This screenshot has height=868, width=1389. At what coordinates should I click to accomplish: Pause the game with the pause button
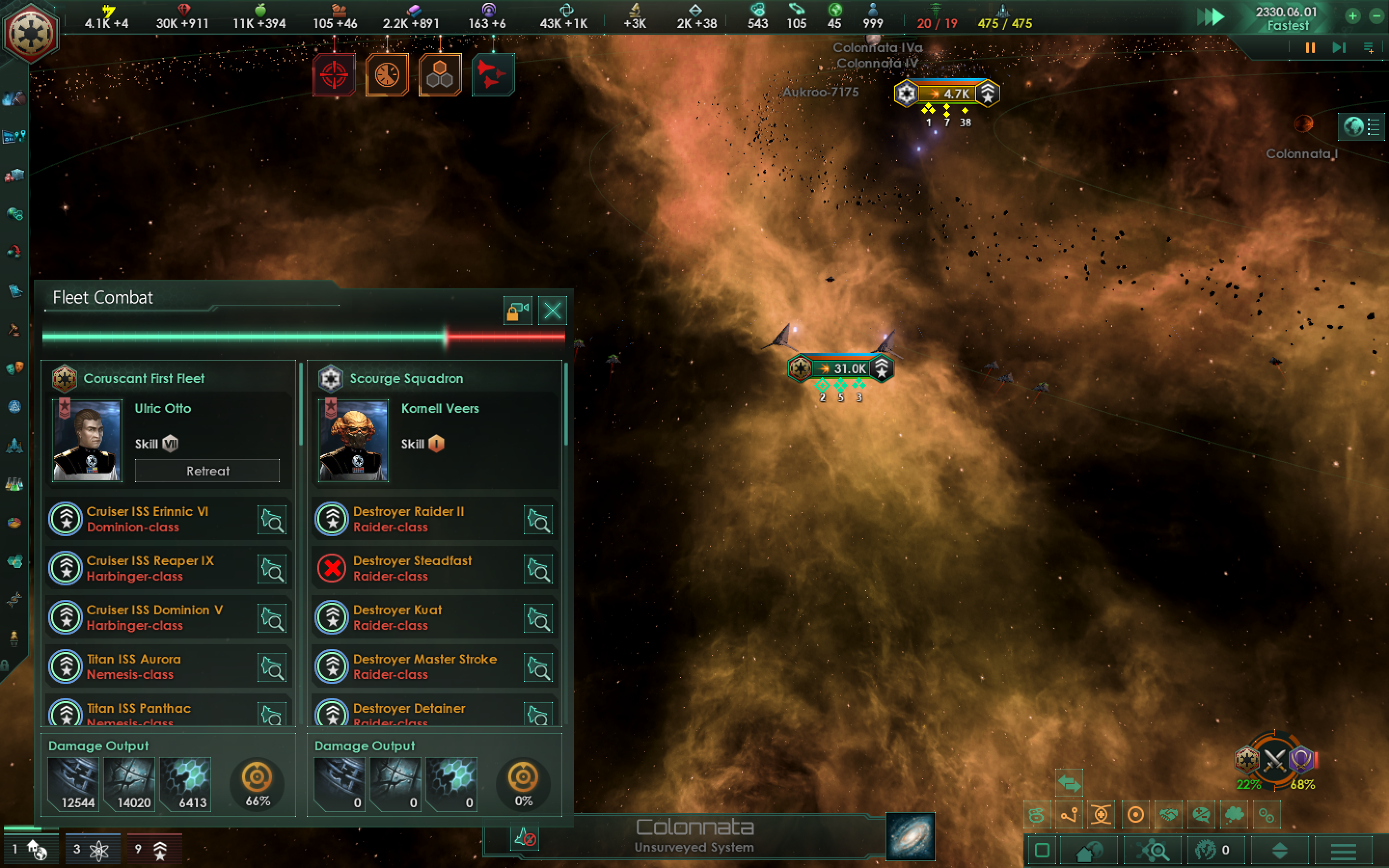click(x=1309, y=48)
